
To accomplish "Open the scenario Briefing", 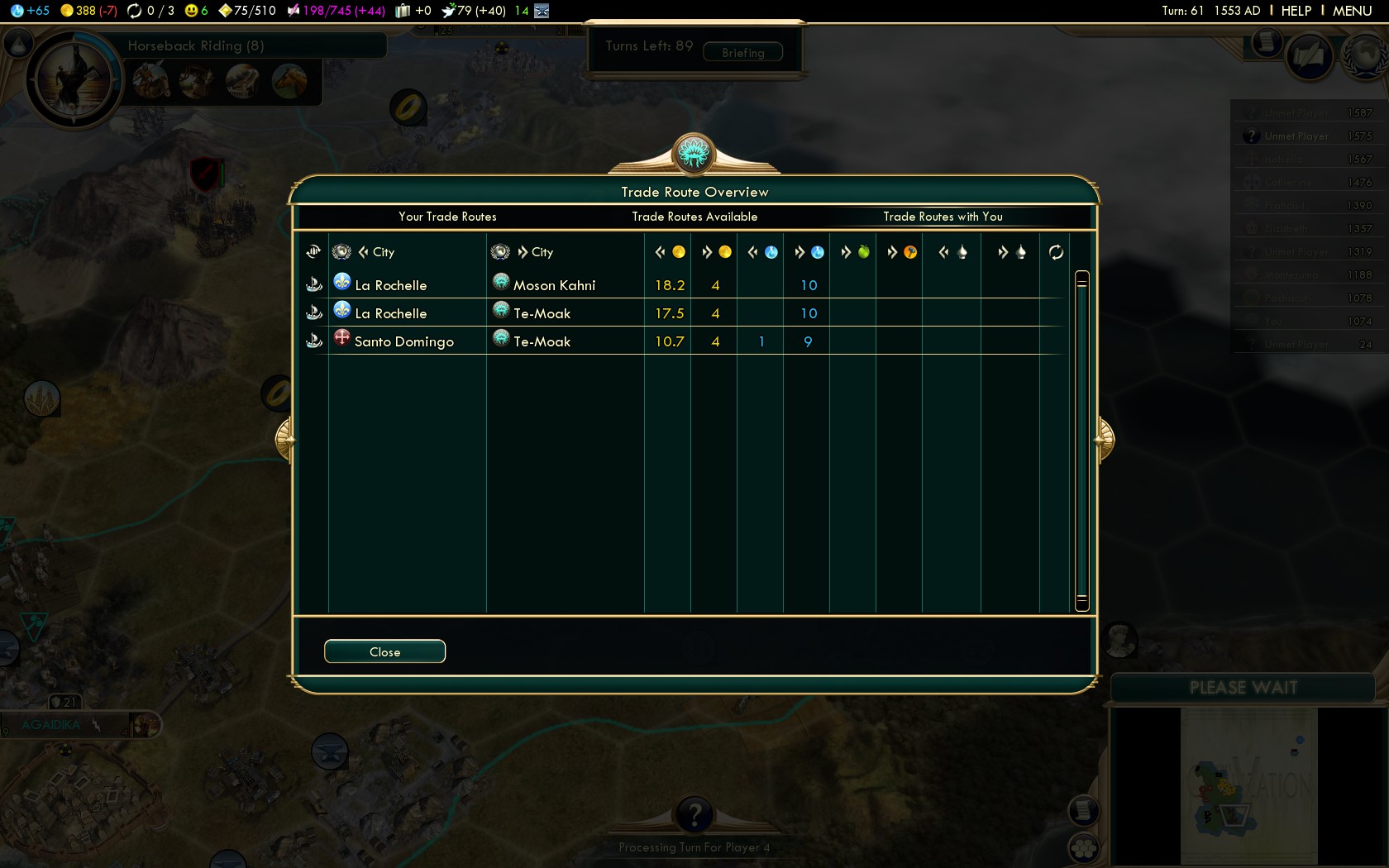I will [742, 53].
